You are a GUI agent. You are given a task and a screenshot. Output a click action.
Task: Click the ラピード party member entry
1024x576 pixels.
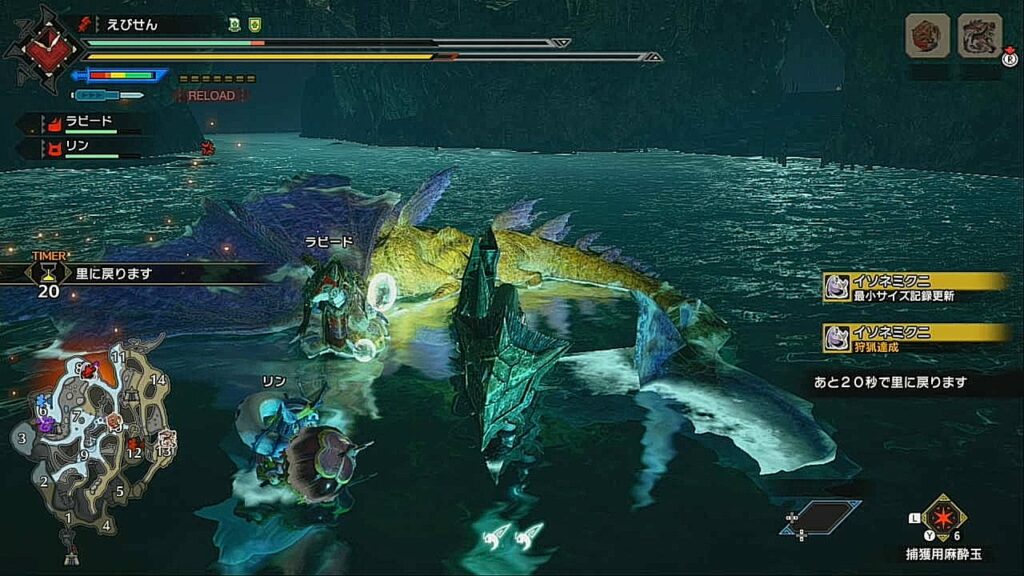(x=88, y=124)
